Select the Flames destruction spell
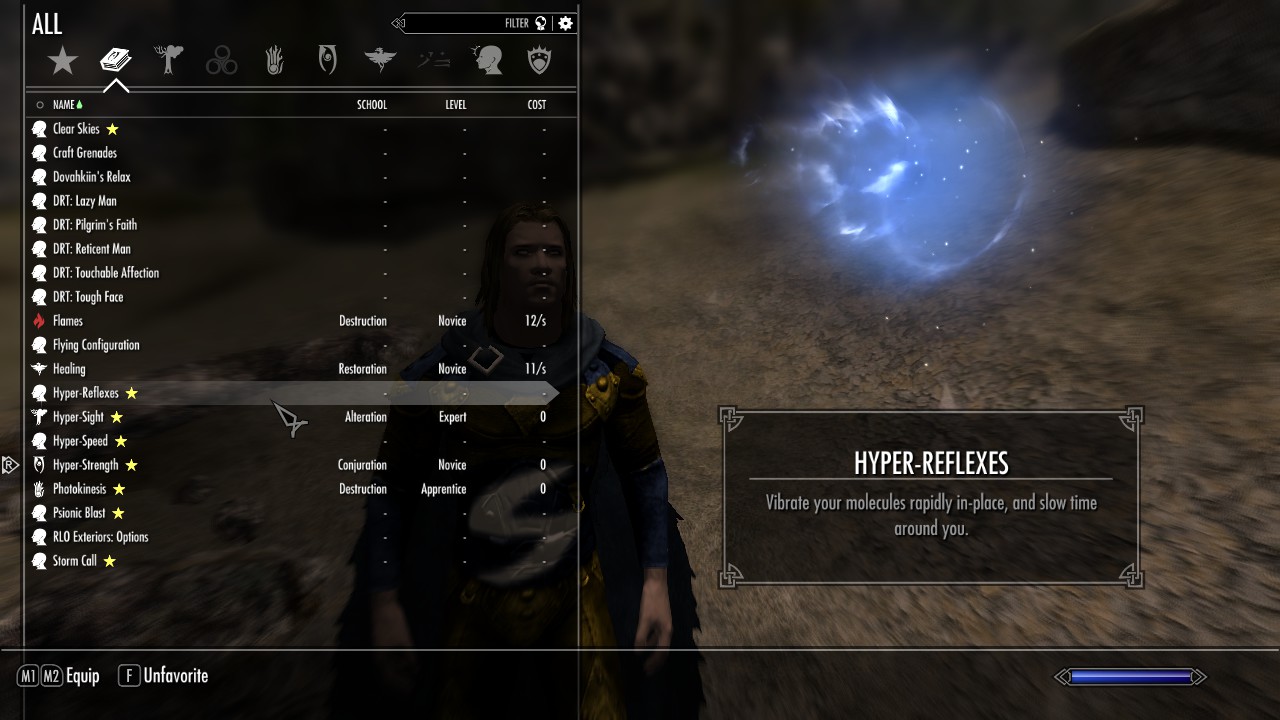The image size is (1280, 720). pyautogui.click(x=68, y=321)
